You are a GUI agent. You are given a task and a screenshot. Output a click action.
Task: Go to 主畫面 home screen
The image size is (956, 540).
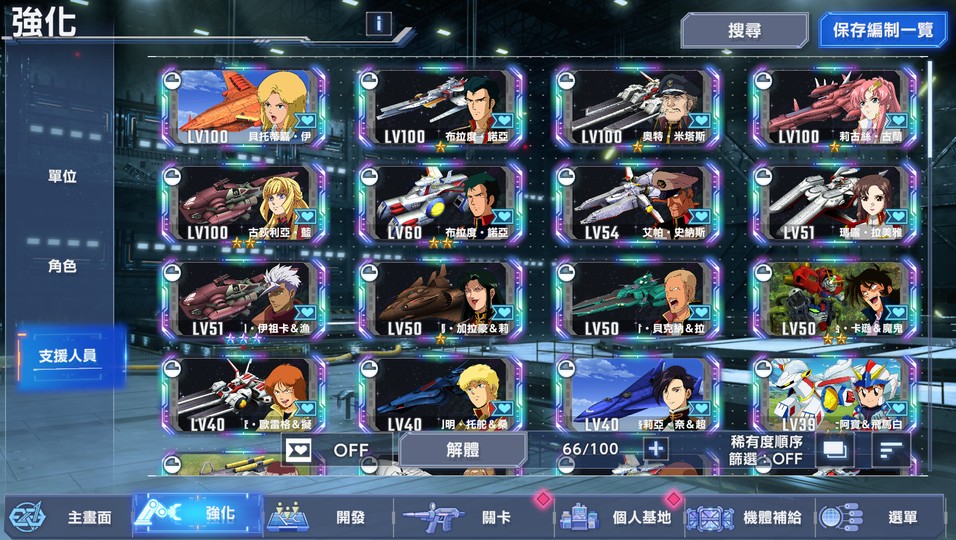click(x=68, y=517)
